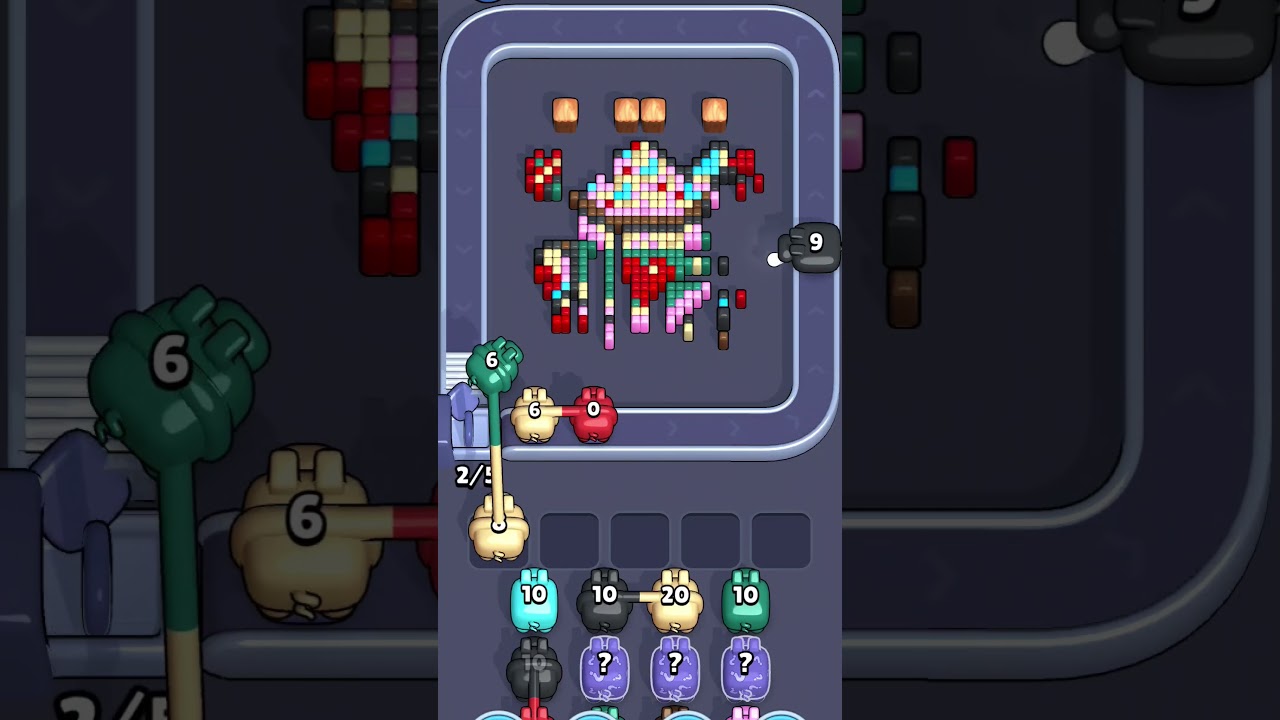This screenshot has width=1280, height=720.
Task: Tap the tan fist numbered 6 beside it
Action: (534, 412)
